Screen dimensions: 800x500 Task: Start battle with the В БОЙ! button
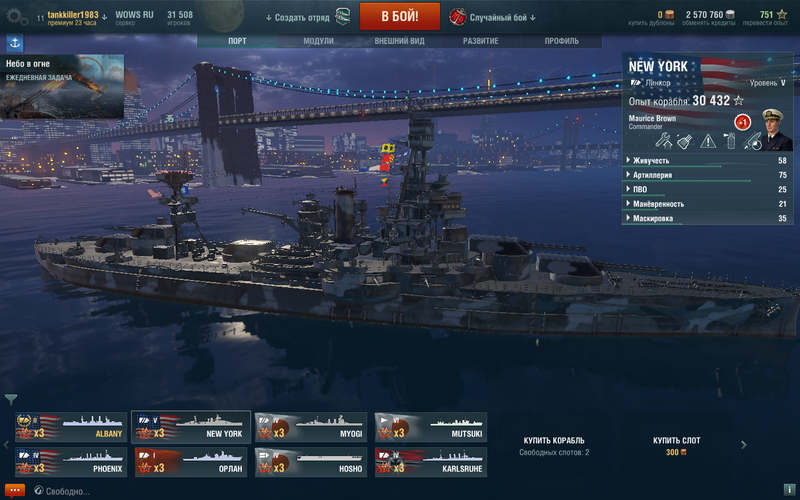(x=399, y=16)
